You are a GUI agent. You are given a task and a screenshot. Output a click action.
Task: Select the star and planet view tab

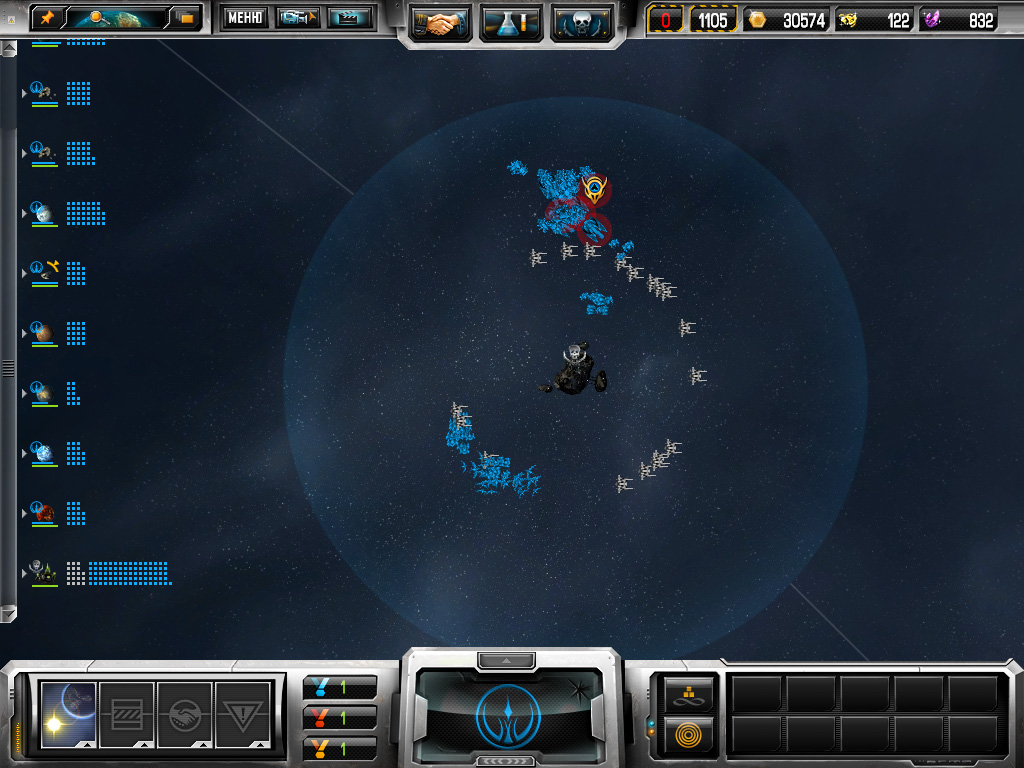pos(68,714)
